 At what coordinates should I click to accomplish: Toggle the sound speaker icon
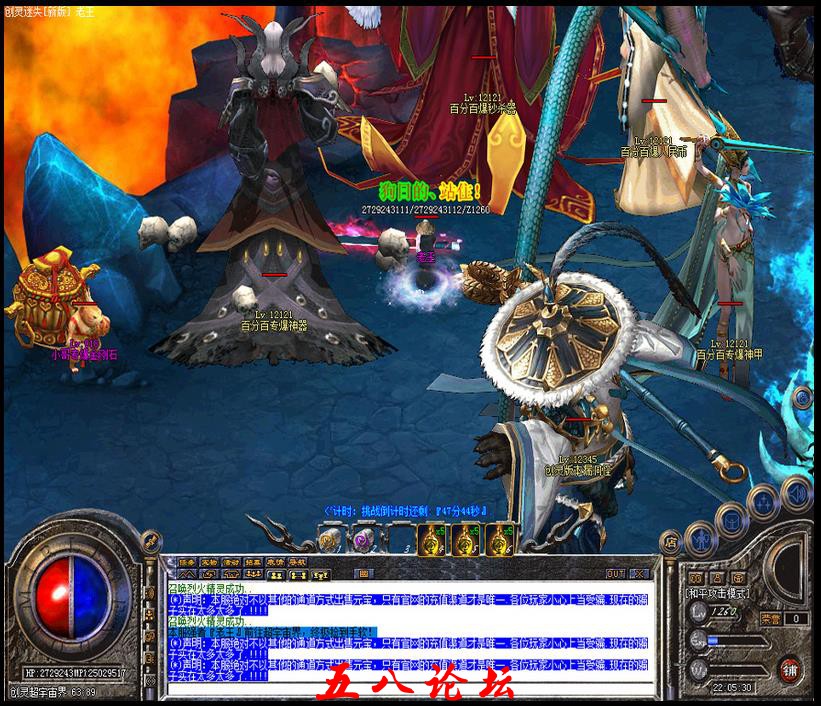point(796,492)
